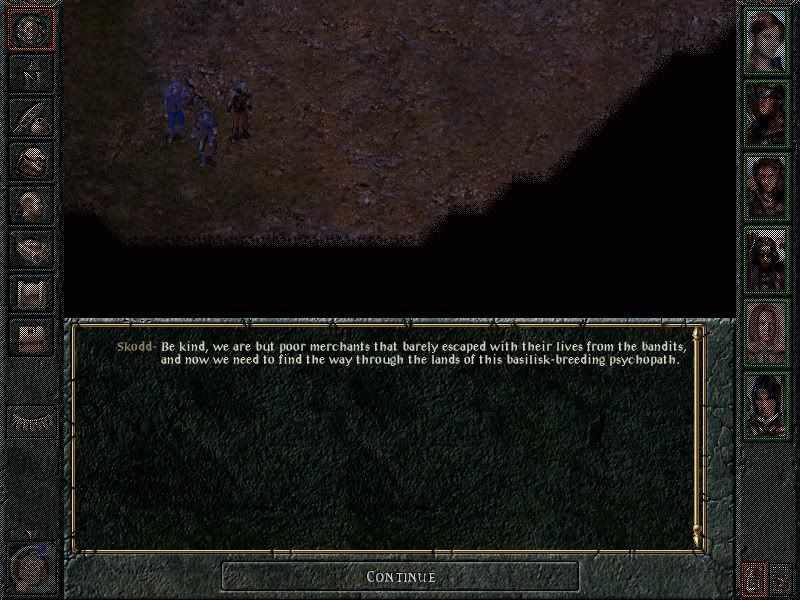Continue the dialogue with Skodd
Screen dimensions: 800x600
[x=400, y=577]
